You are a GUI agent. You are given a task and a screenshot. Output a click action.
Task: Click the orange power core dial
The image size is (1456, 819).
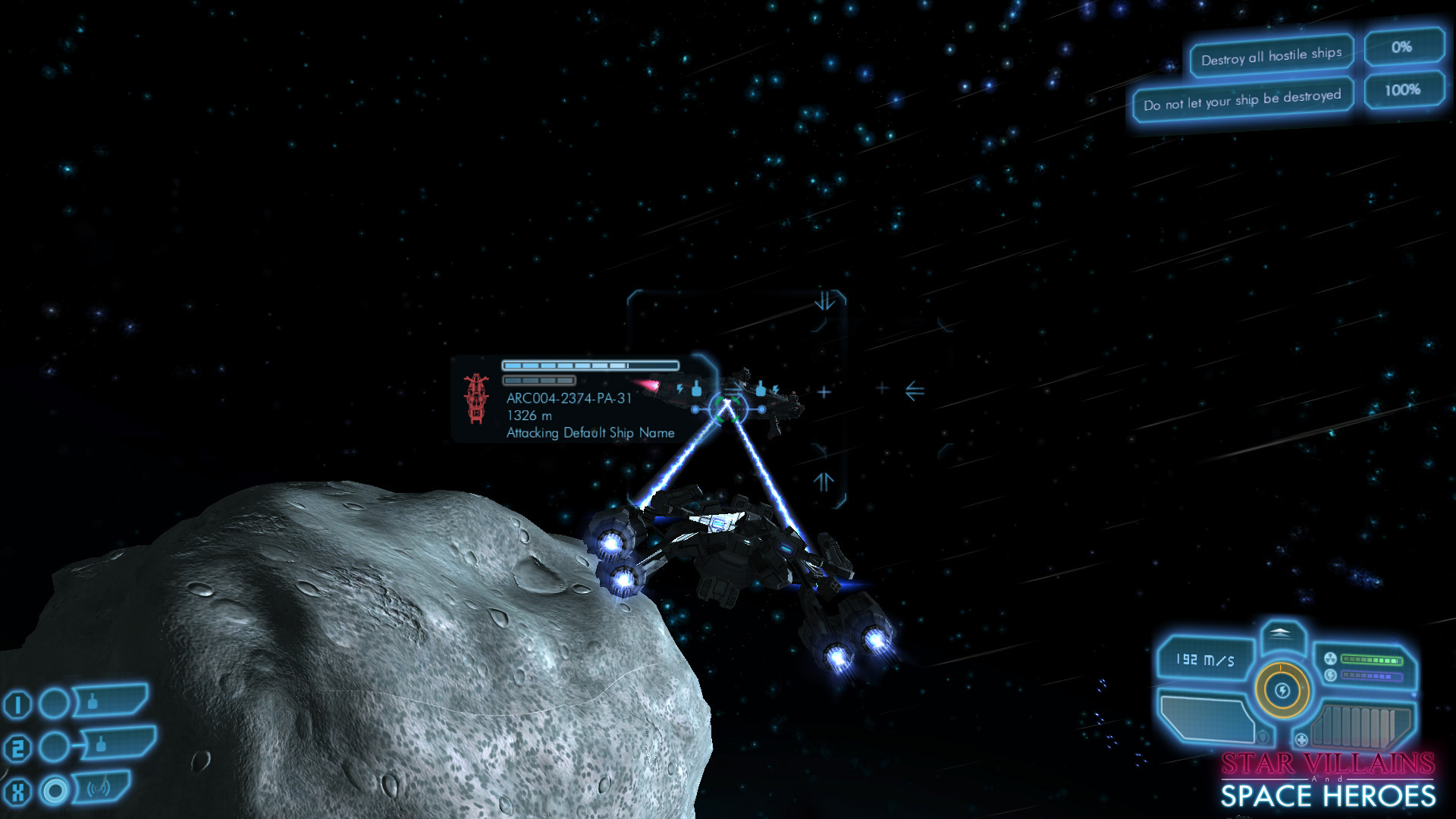(1282, 691)
